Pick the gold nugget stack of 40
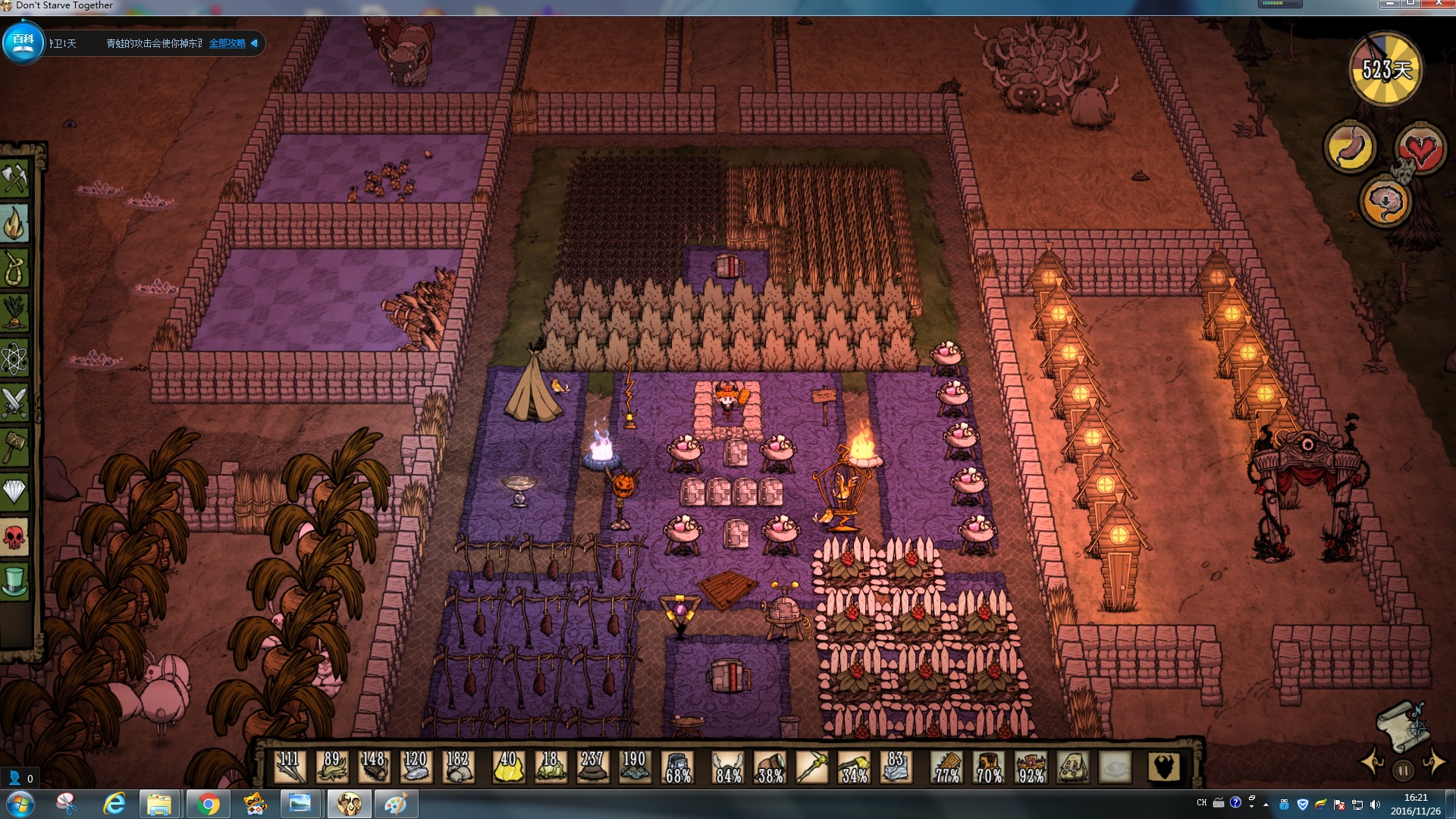Viewport: 1456px width, 819px height. click(508, 767)
